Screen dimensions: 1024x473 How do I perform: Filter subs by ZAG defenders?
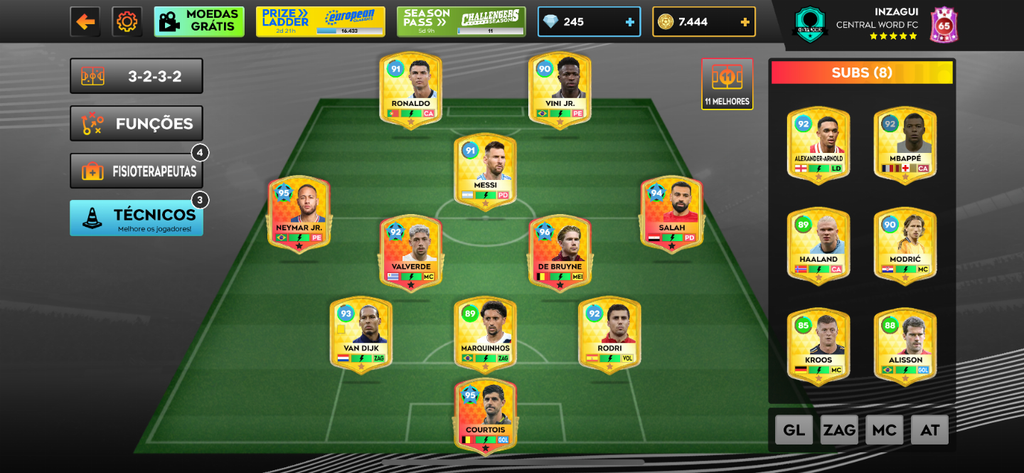839,430
